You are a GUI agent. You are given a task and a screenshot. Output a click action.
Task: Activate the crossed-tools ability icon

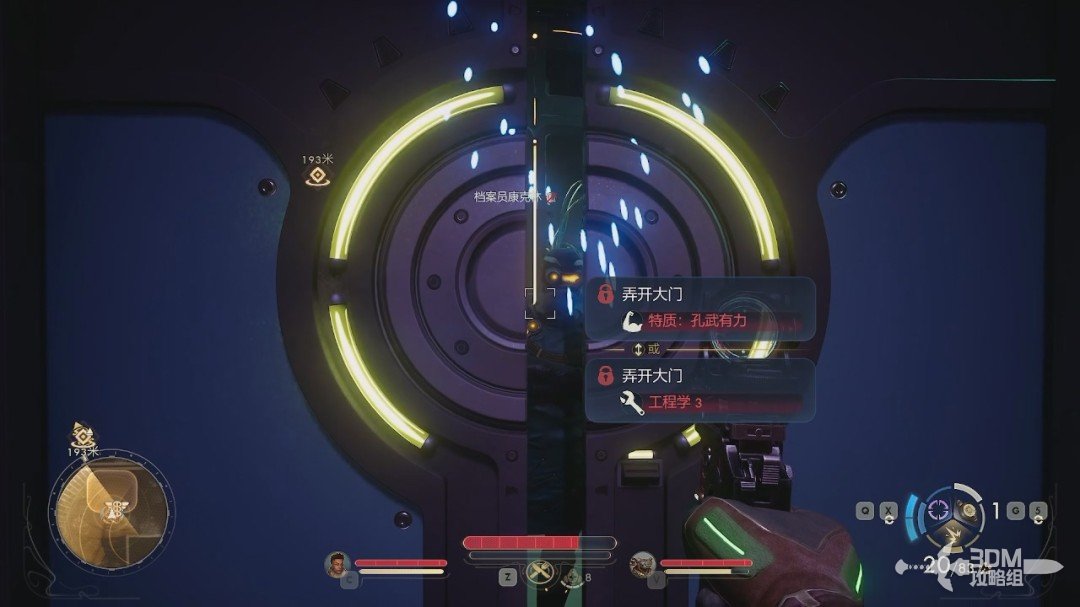click(539, 574)
